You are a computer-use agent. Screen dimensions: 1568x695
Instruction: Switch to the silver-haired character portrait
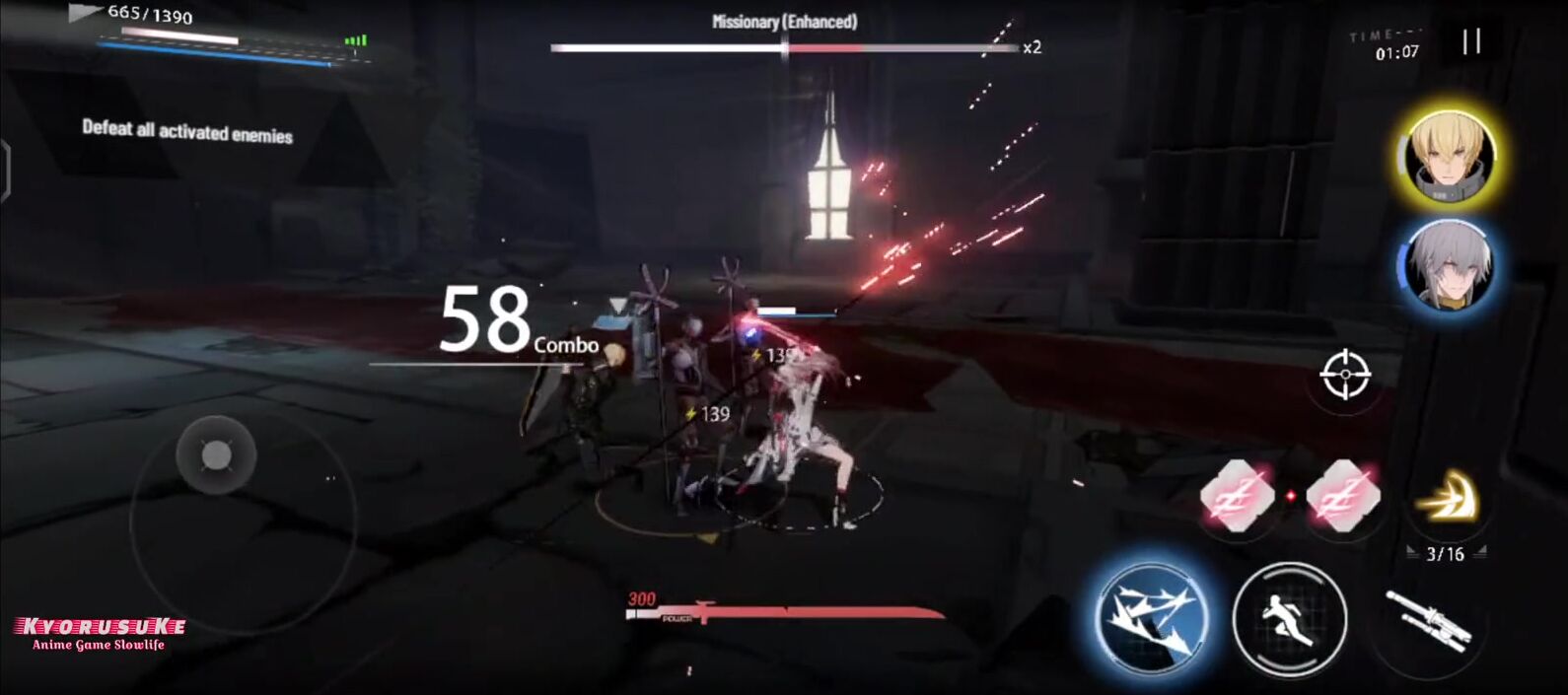[x=1448, y=266]
